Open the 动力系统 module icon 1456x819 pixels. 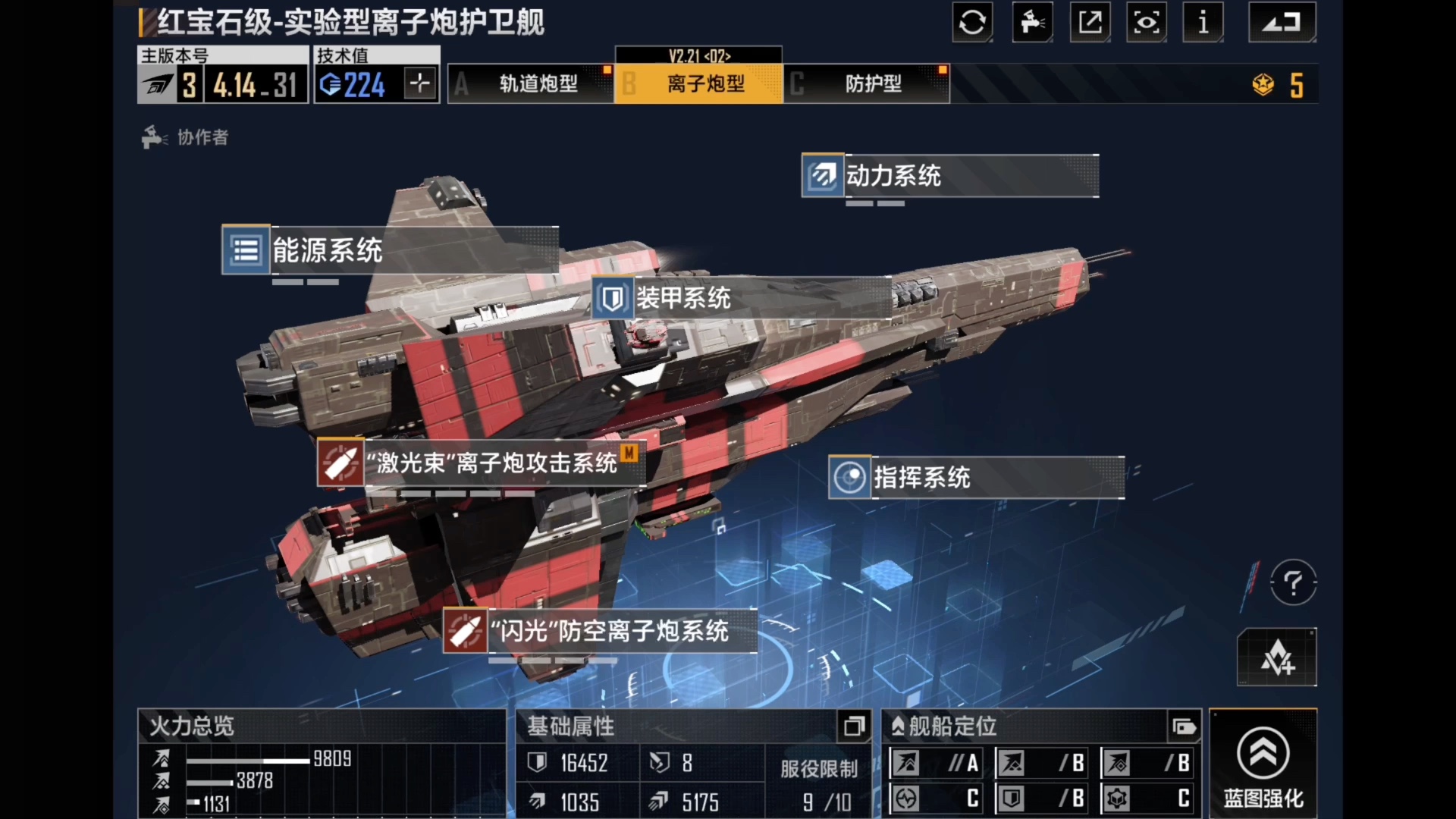tap(822, 177)
